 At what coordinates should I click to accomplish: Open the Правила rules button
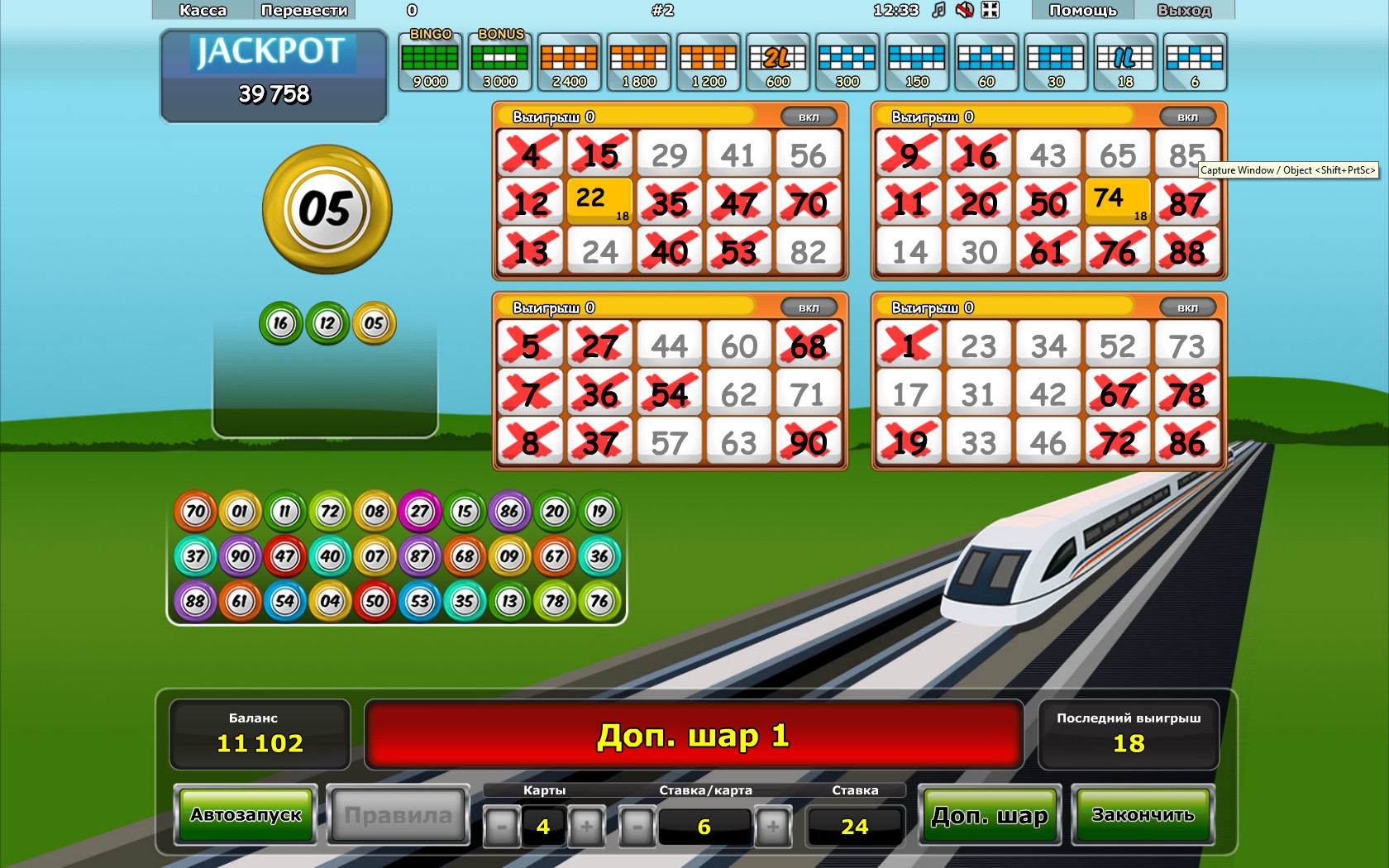point(398,815)
